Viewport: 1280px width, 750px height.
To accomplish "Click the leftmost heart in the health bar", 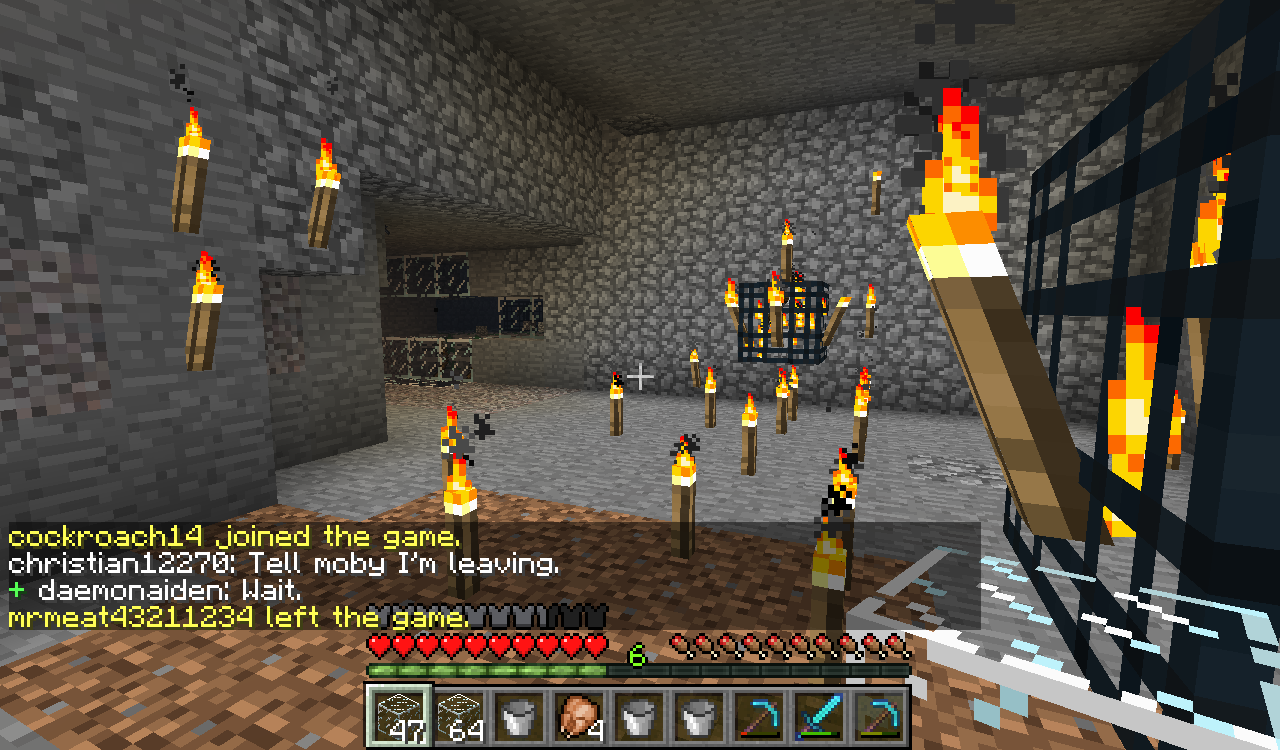I will (x=378, y=644).
